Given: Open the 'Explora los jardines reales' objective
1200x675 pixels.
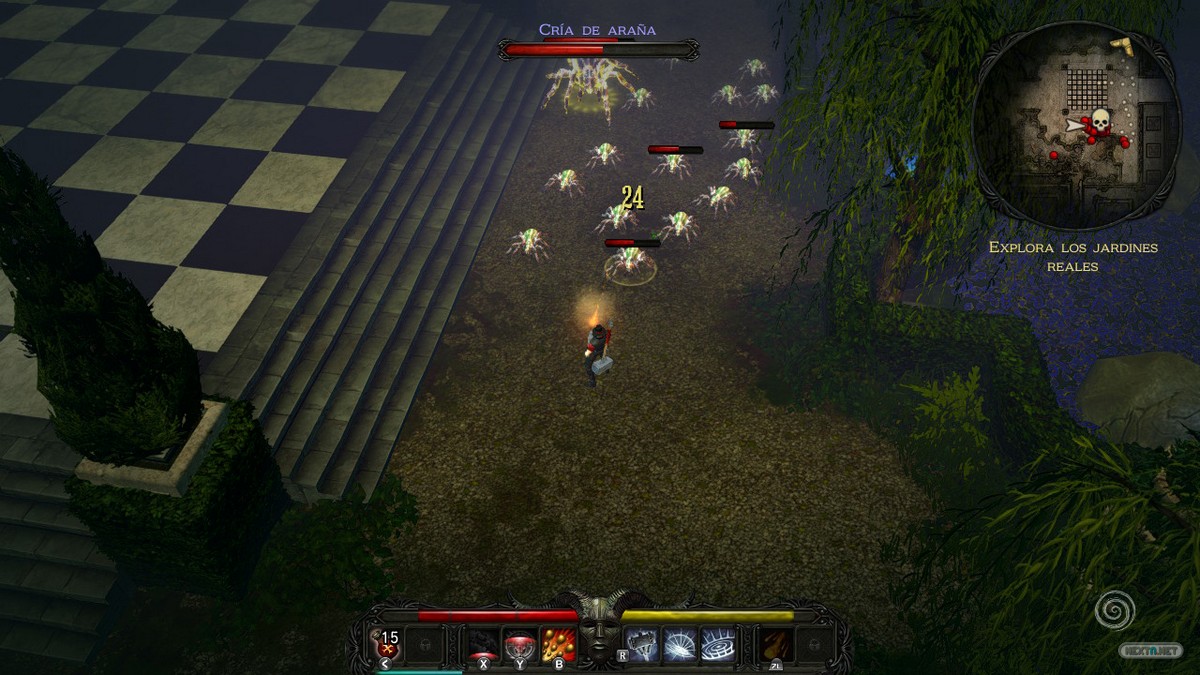Looking at the screenshot, I should coord(1072,256).
